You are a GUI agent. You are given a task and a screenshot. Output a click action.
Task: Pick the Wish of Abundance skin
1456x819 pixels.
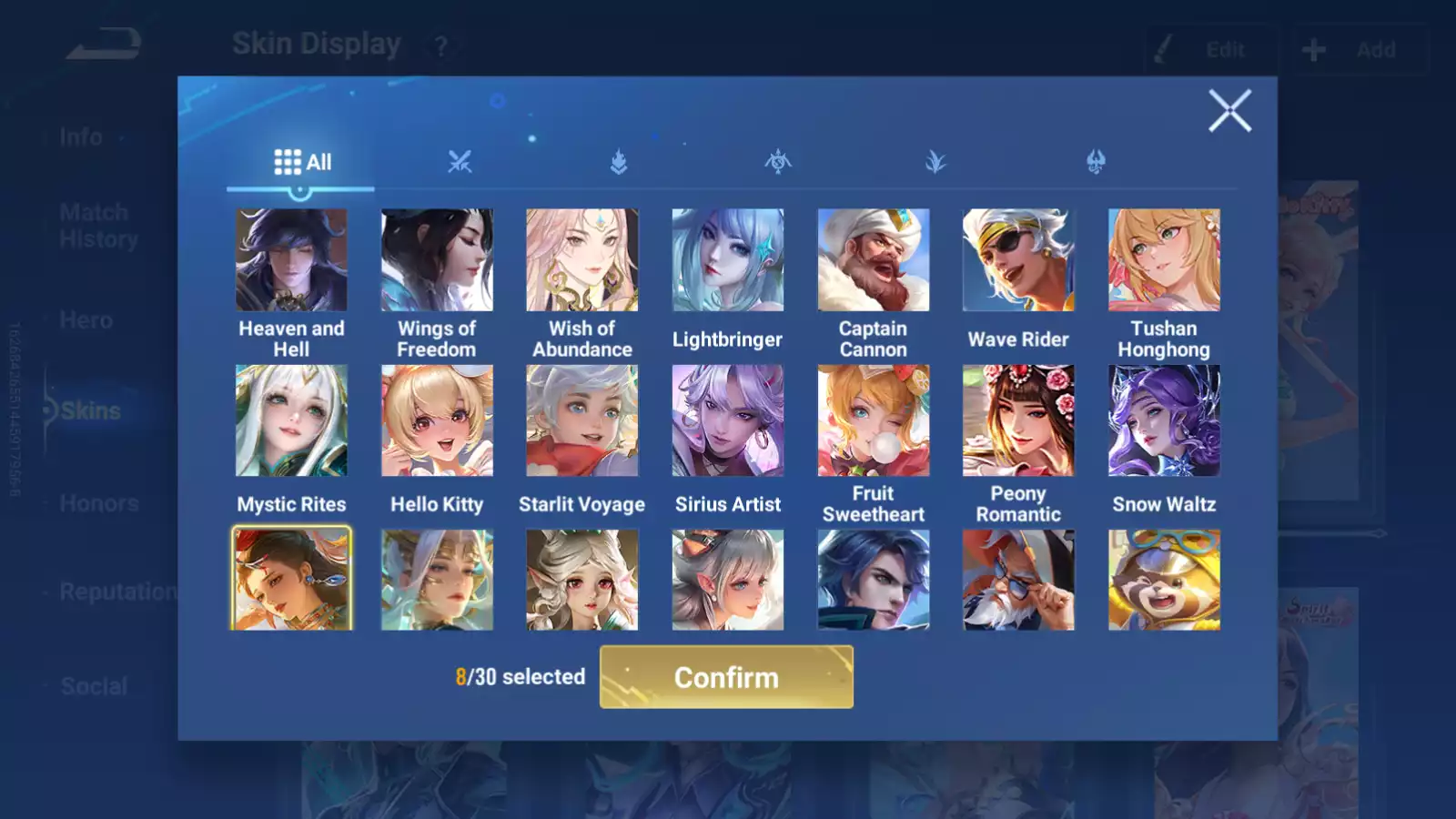[x=582, y=260]
